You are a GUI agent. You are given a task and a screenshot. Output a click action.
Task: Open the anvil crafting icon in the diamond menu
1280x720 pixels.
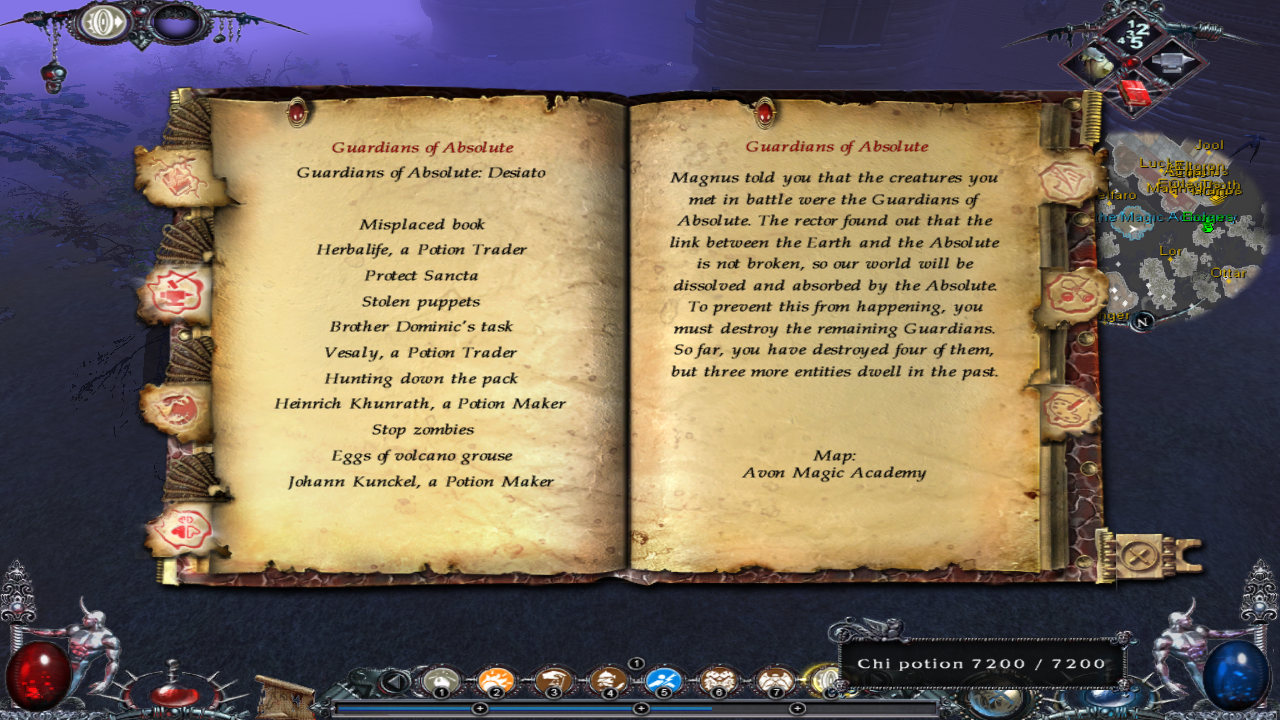pos(1172,62)
